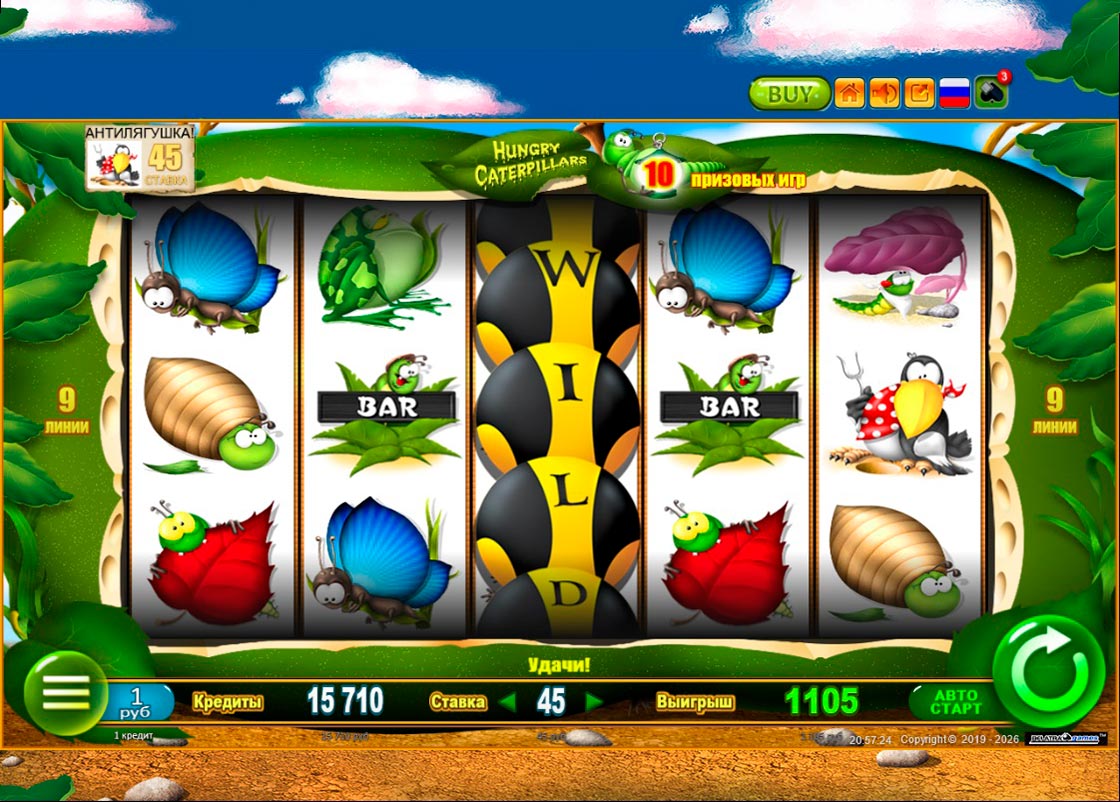Go to the home lobby icon
1120x802 pixels.
849,94
